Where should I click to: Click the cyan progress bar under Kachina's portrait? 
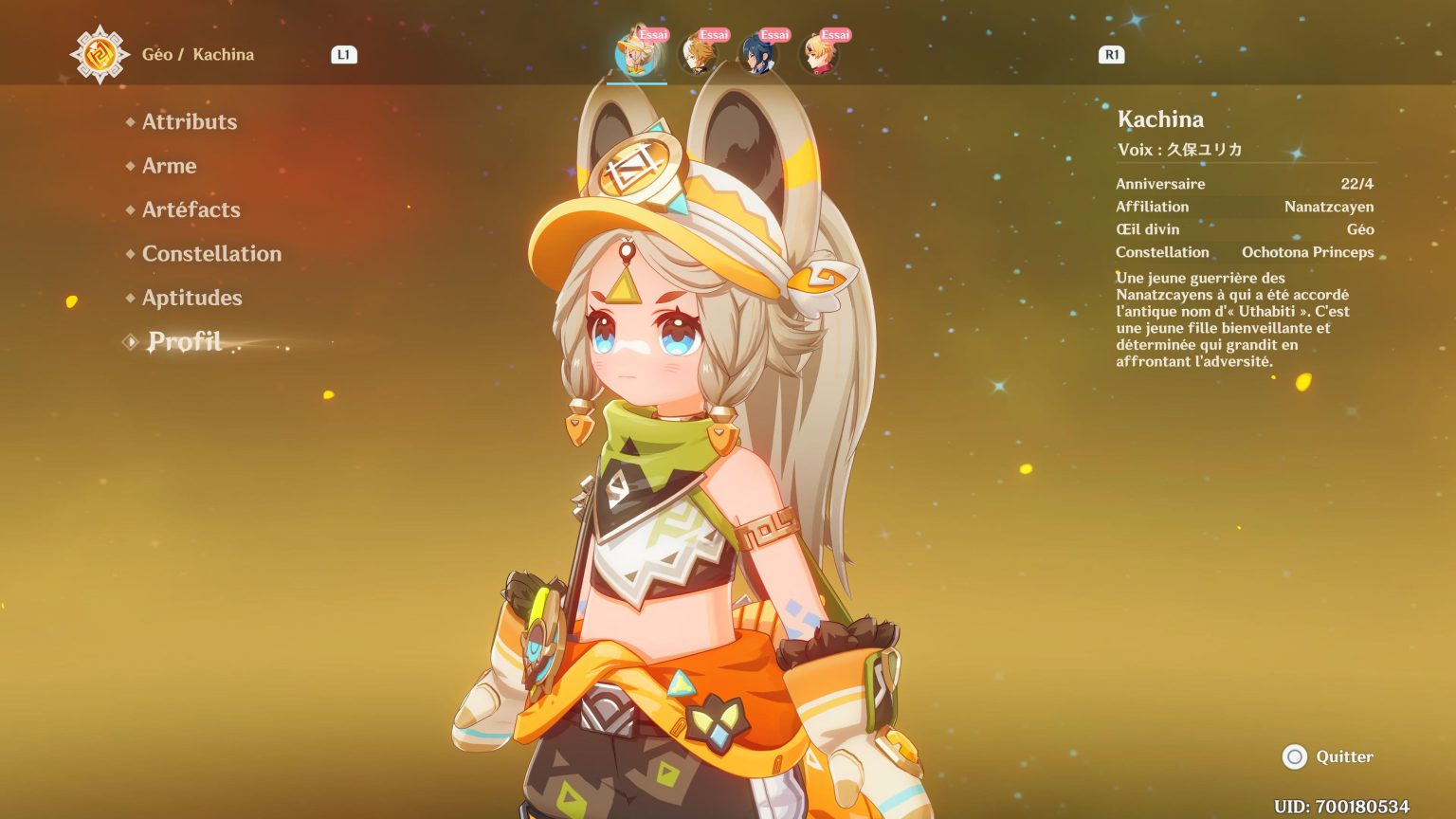(638, 83)
